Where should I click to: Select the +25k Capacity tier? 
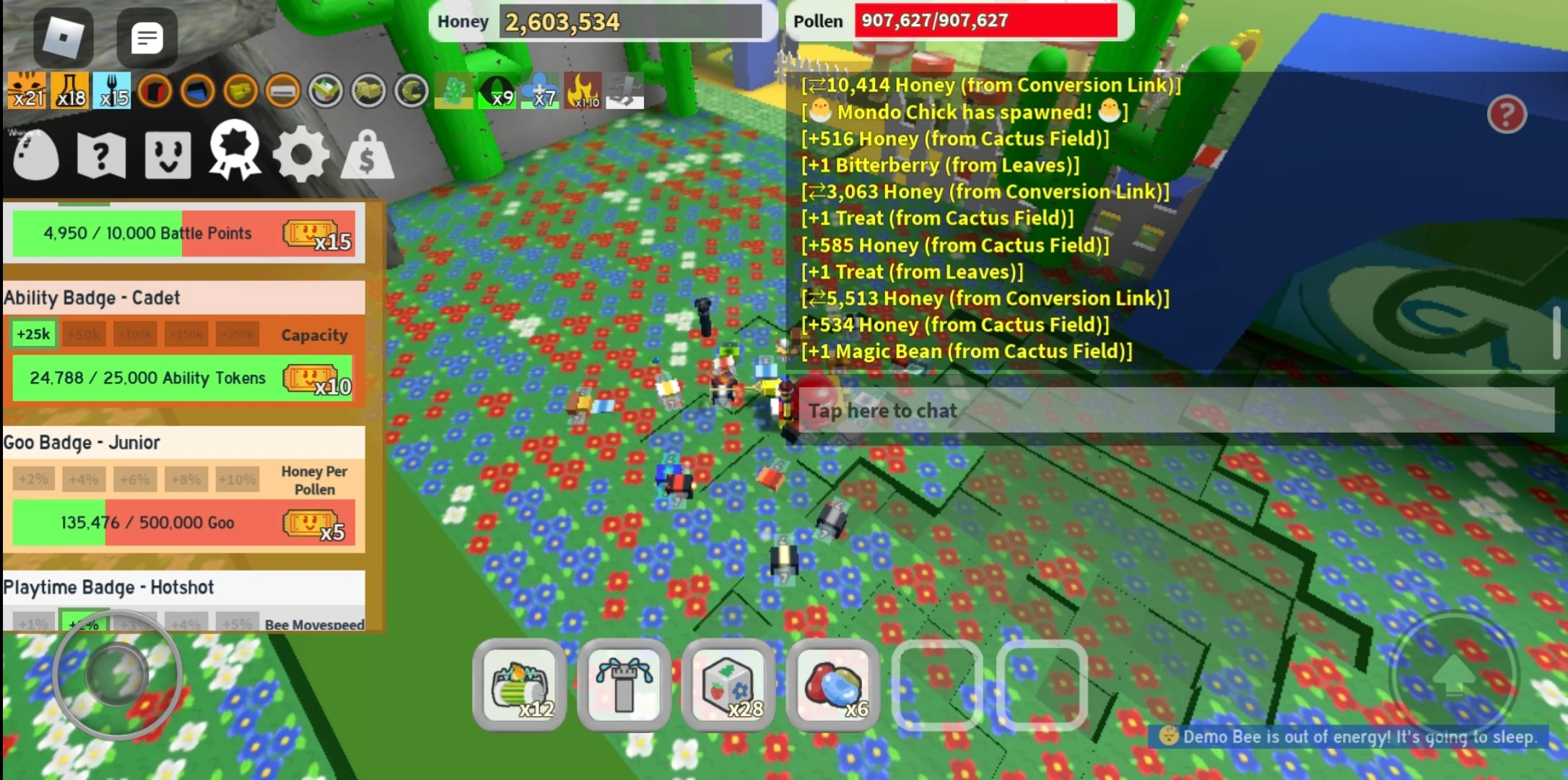click(x=32, y=334)
